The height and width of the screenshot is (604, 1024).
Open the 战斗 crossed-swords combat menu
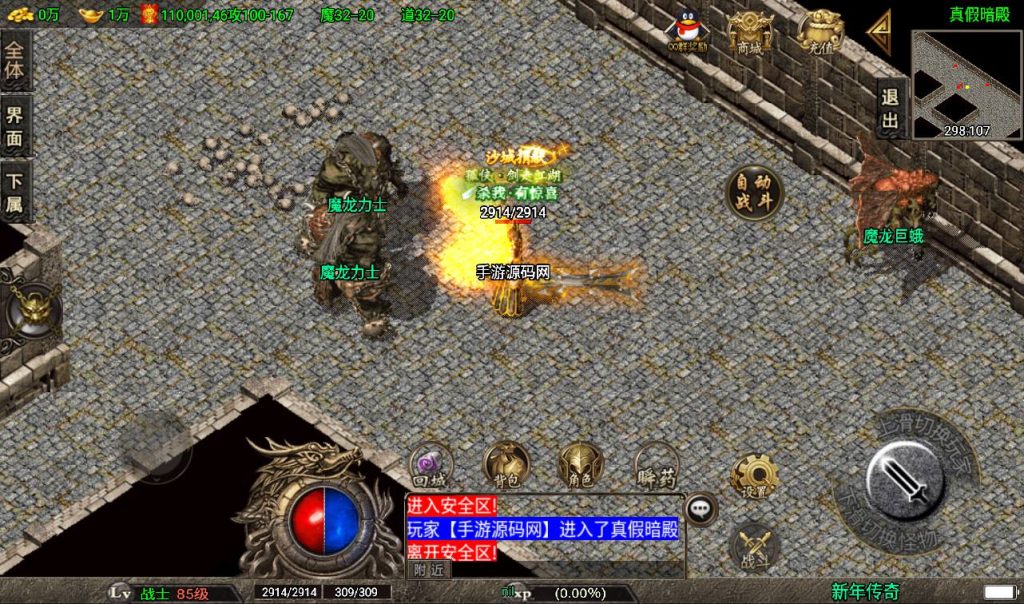click(x=755, y=546)
